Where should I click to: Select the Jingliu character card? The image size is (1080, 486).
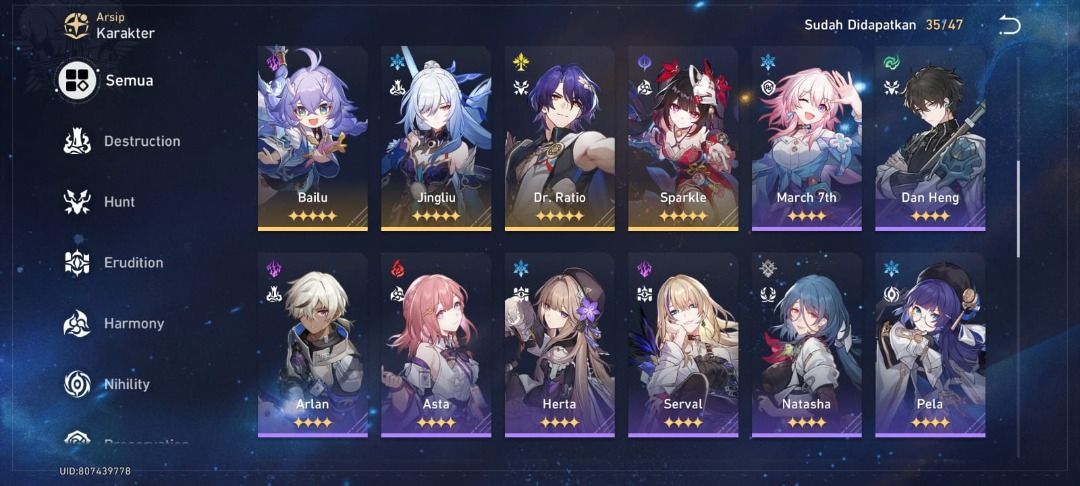(x=436, y=138)
